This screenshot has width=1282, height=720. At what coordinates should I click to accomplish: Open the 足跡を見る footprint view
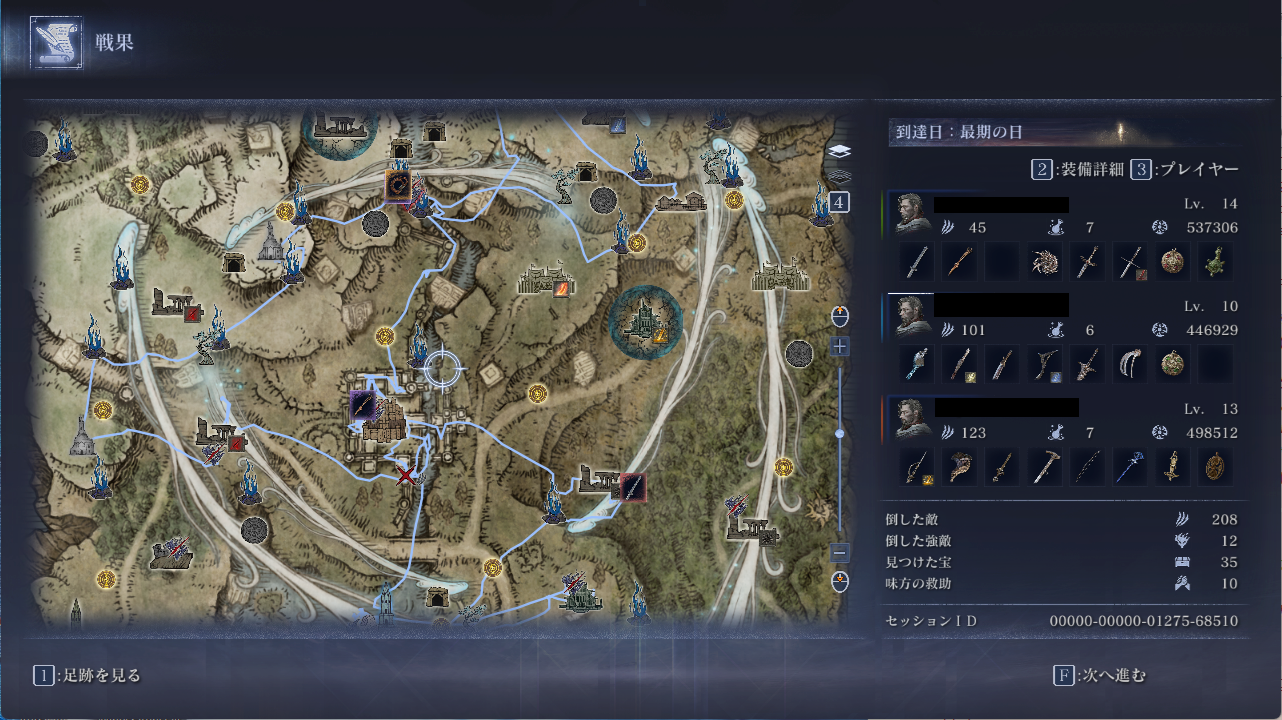[88, 675]
